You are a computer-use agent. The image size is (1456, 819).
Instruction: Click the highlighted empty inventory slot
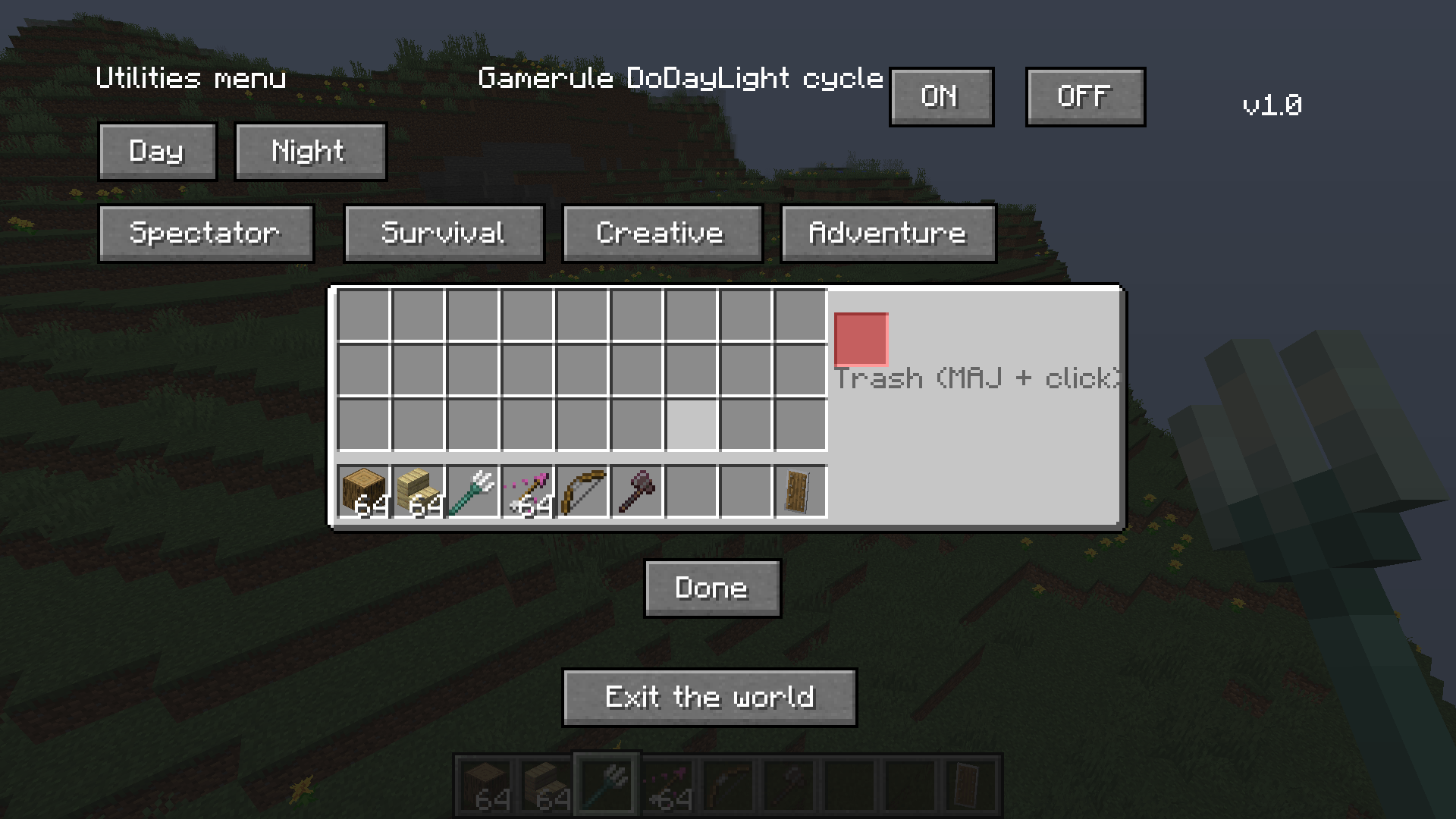[691, 425]
